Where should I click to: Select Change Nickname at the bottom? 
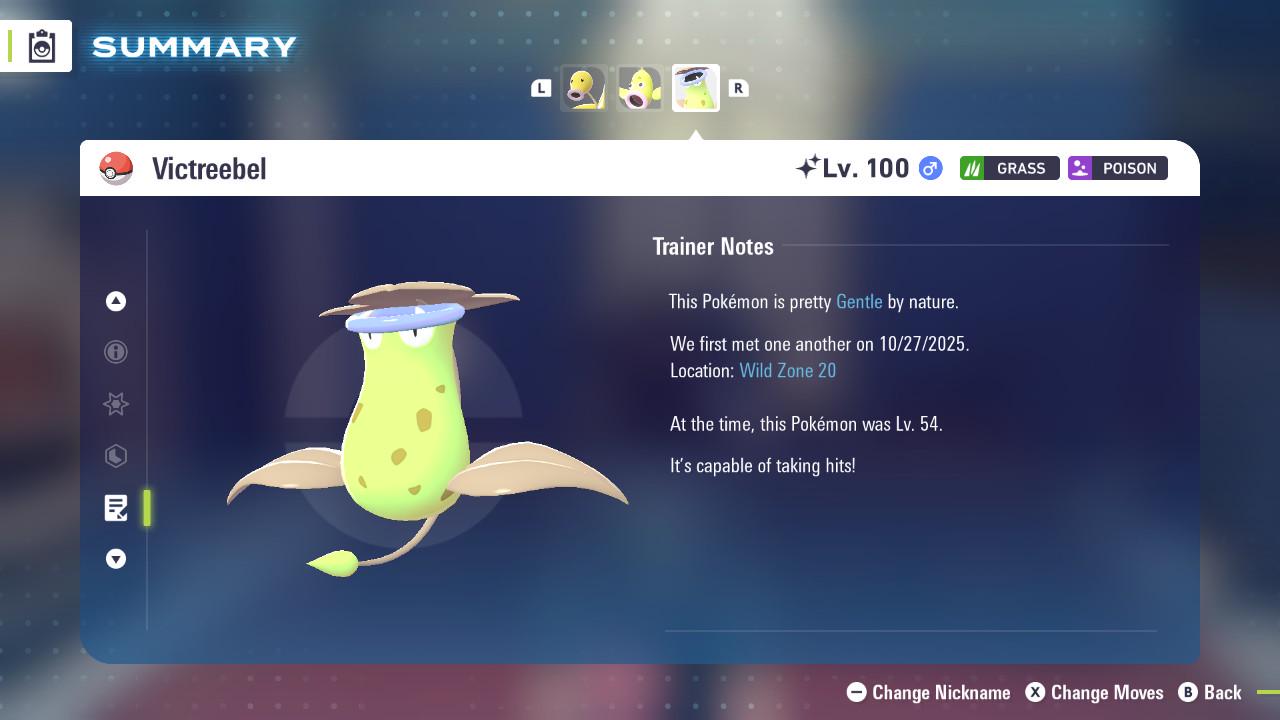click(x=928, y=692)
